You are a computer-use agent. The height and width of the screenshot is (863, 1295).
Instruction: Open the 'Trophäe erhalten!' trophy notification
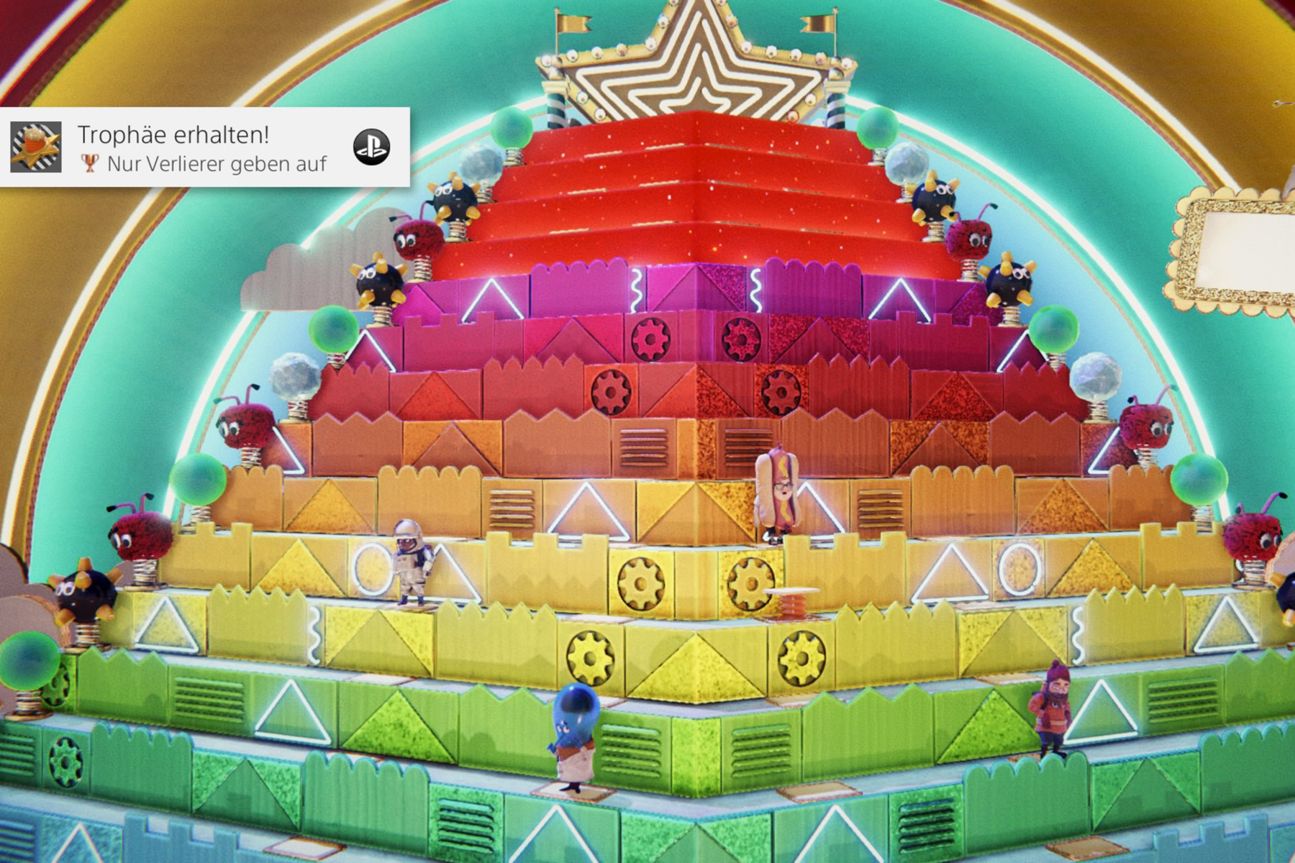pos(203,147)
